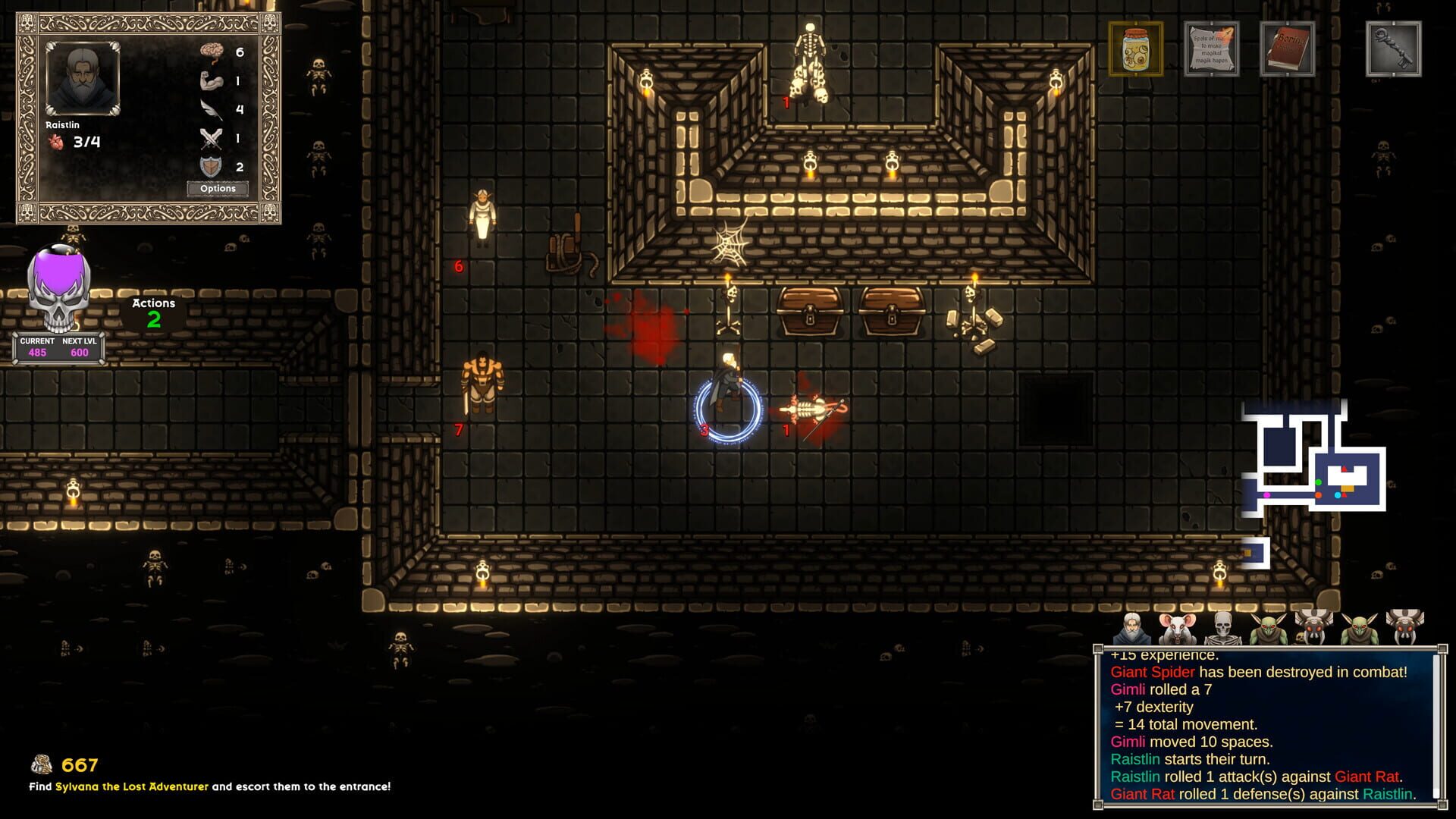Select Raistlin's portrait in turn order

pos(1132,629)
